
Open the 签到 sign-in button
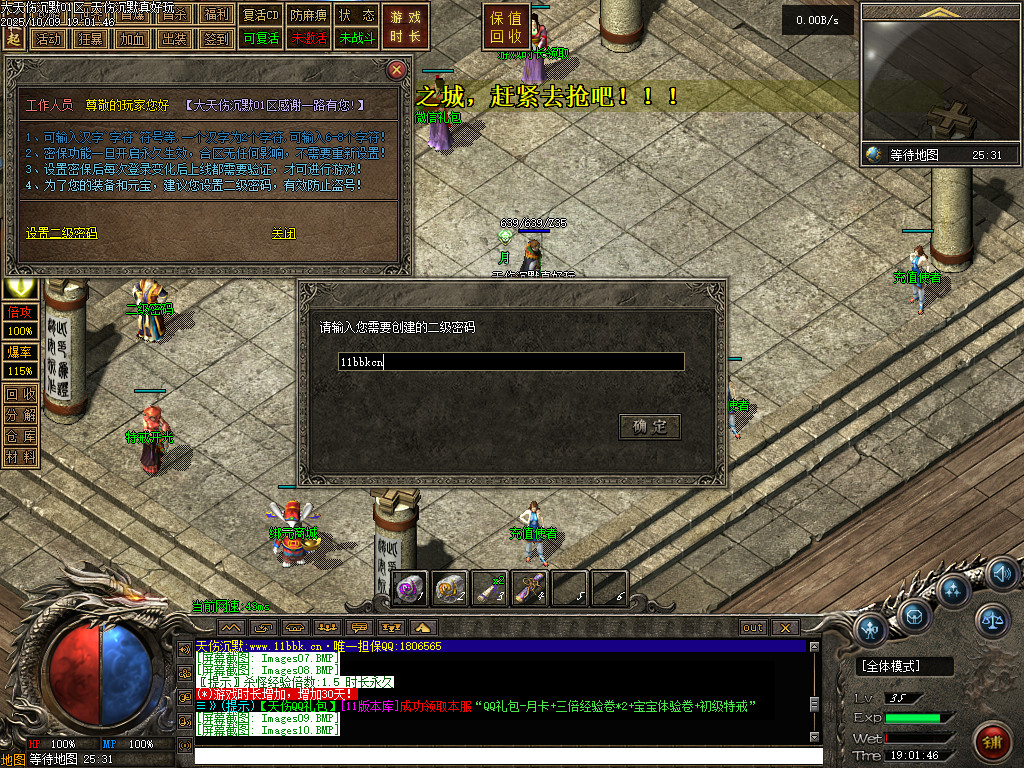pyautogui.click(x=215, y=39)
